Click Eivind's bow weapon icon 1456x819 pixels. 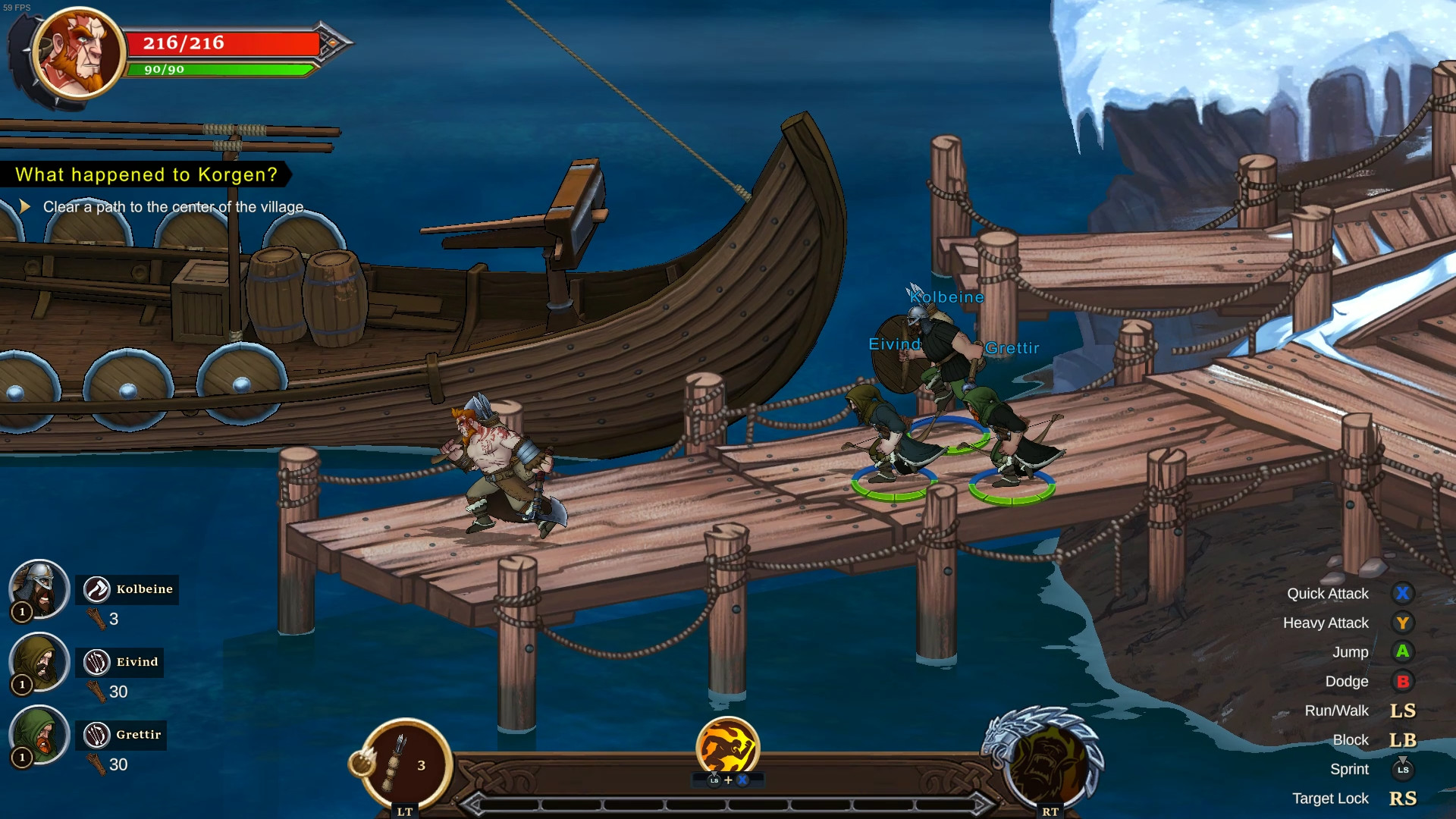click(x=97, y=661)
